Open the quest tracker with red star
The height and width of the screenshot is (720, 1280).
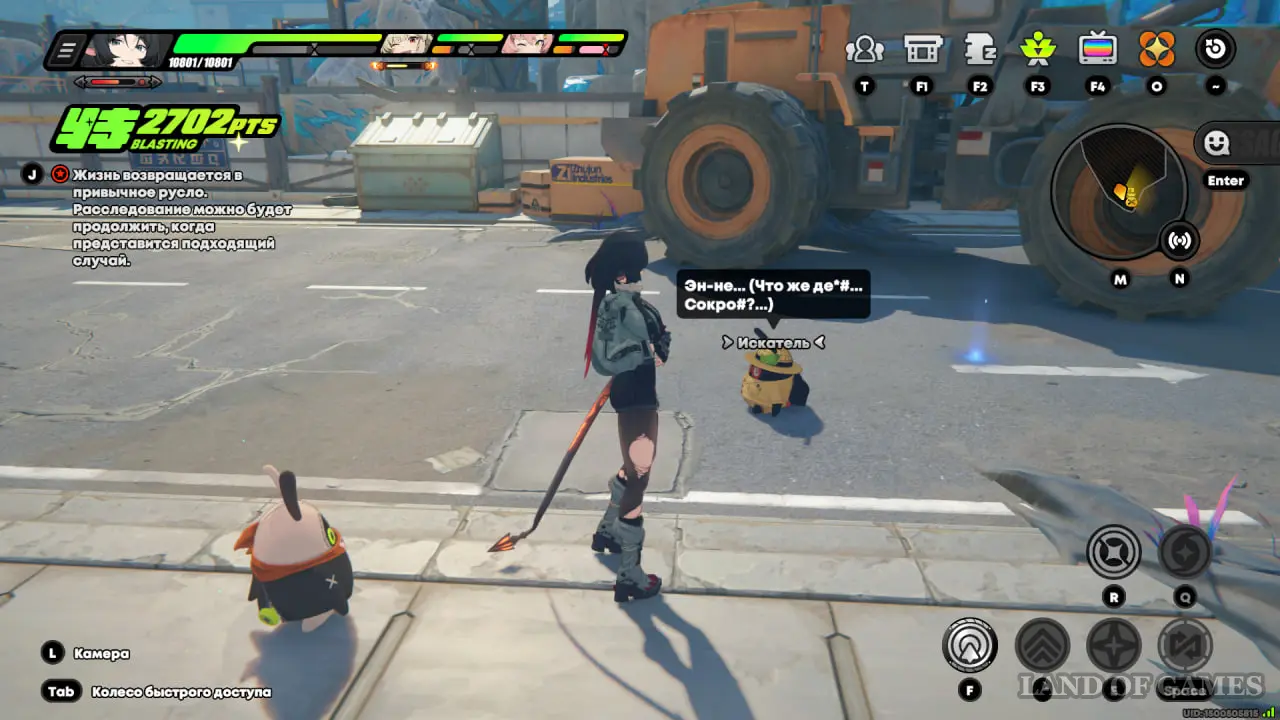coord(60,175)
